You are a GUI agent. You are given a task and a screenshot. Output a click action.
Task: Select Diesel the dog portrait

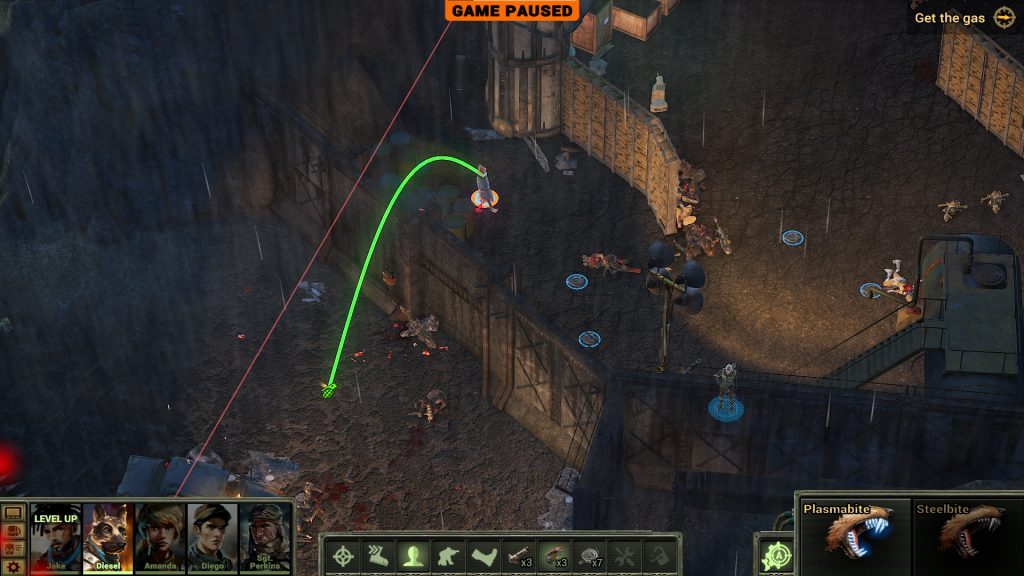[108, 537]
